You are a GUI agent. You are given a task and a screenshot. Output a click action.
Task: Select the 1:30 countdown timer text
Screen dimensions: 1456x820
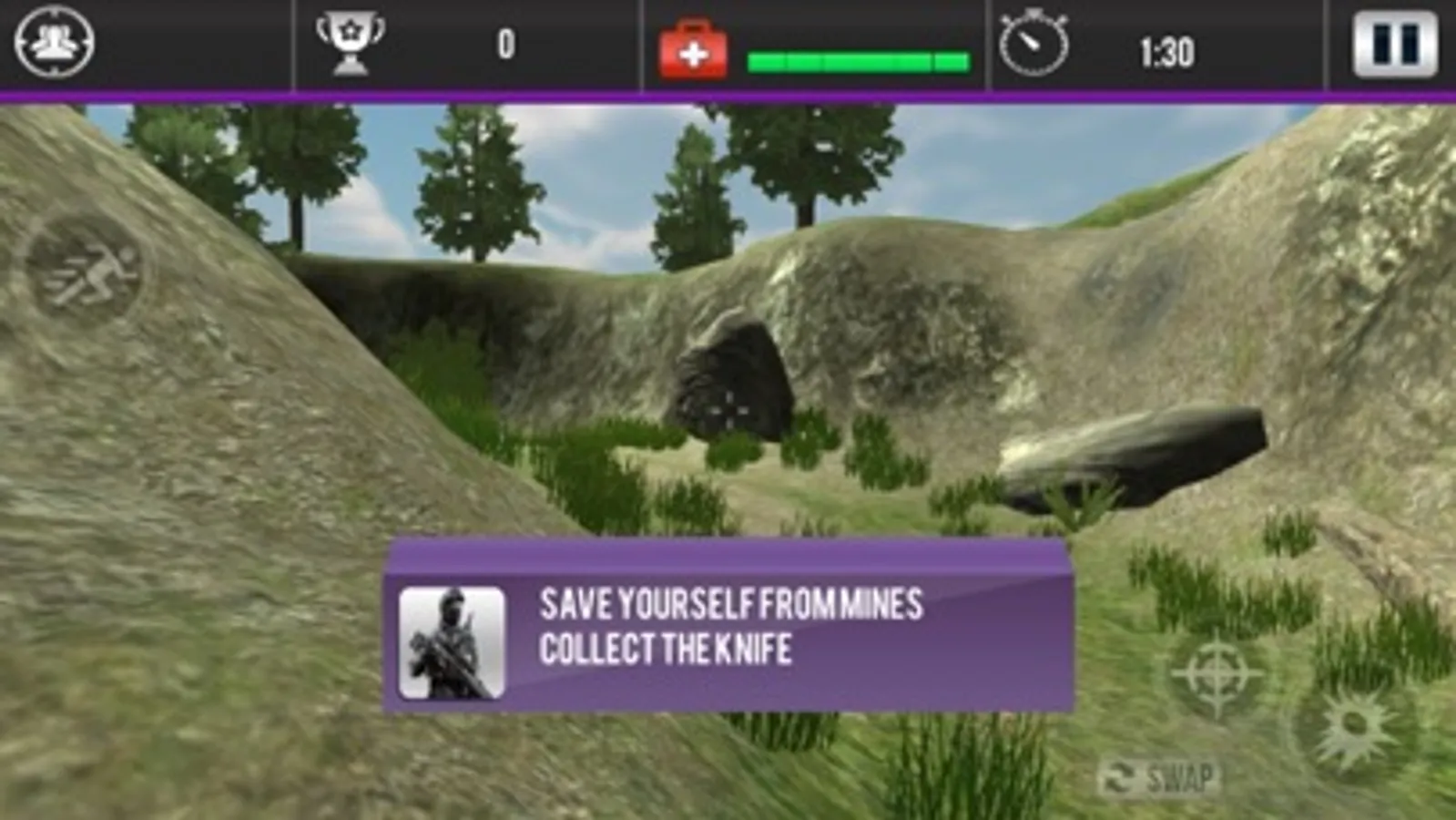pyautogui.click(x=1170, y=53)
